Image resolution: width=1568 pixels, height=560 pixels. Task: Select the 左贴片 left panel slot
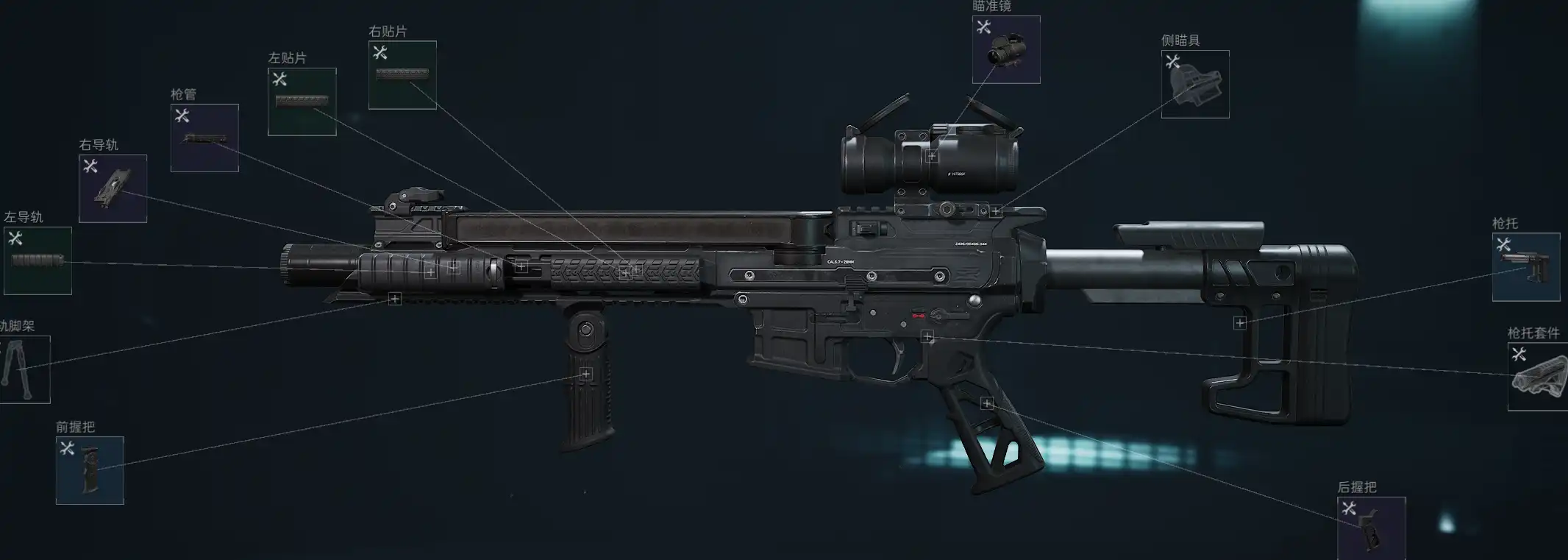pos(302,102)
